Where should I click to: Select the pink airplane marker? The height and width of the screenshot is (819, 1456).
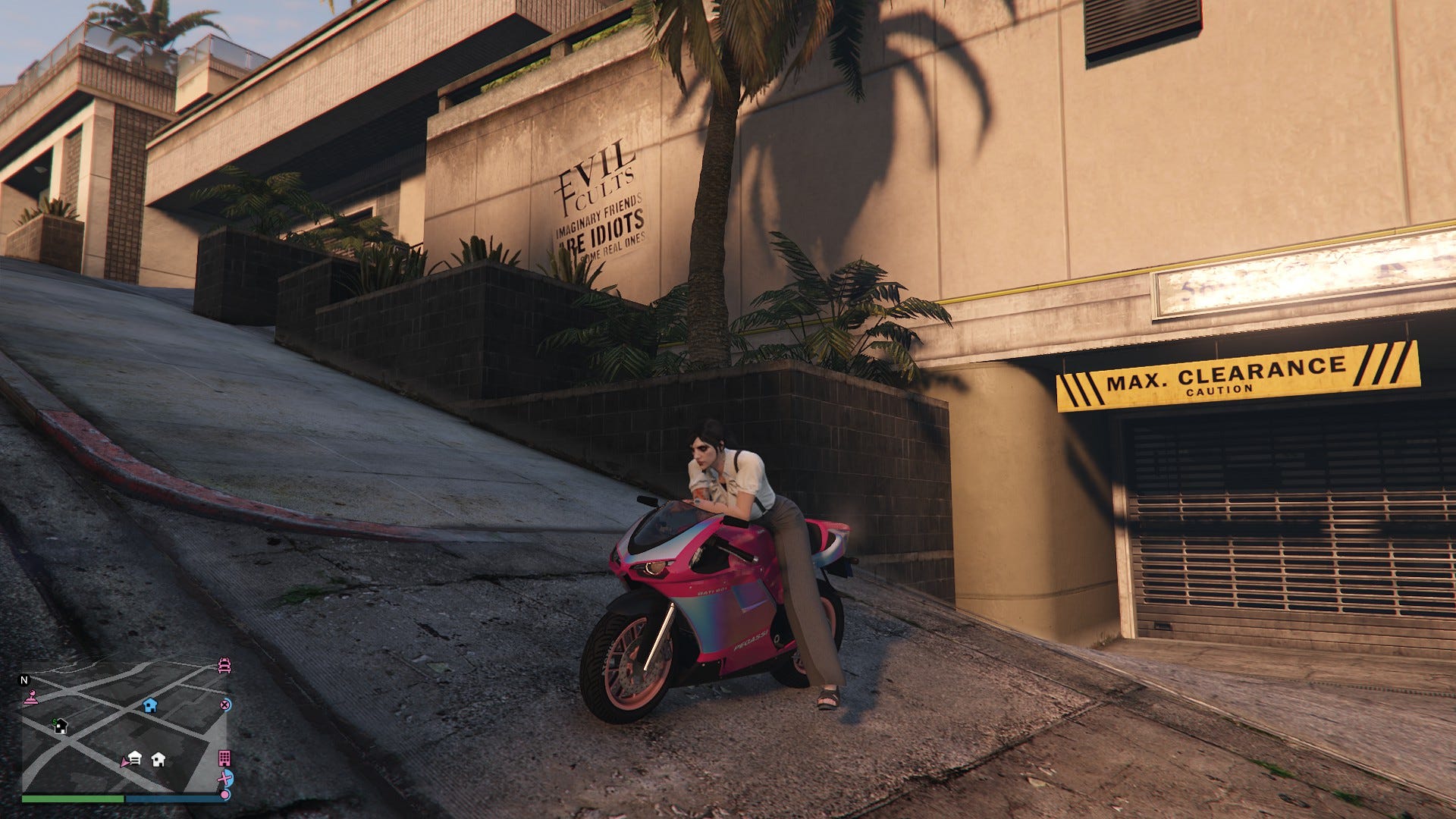point(225,778)
